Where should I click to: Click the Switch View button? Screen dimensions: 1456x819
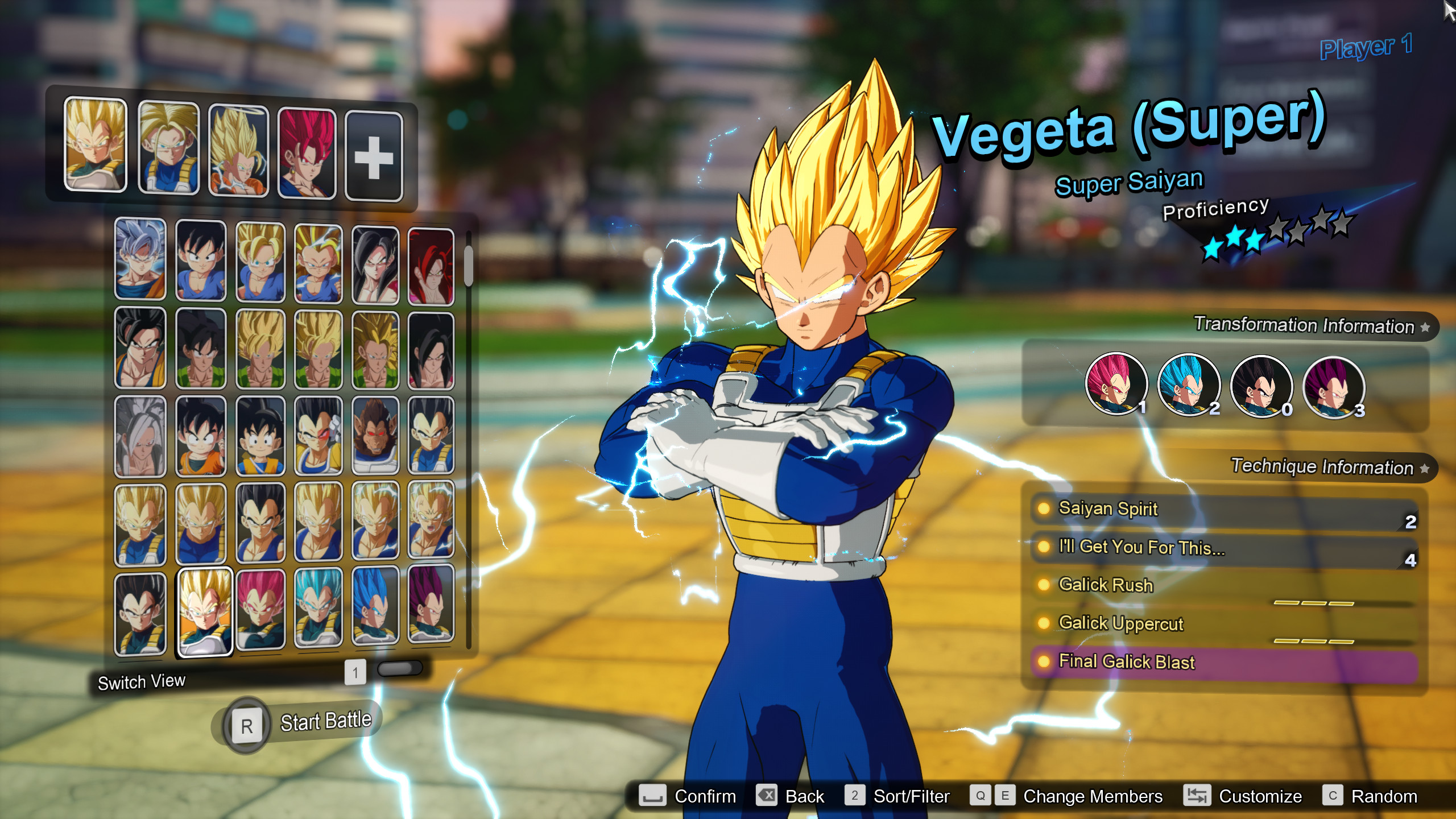142,681
